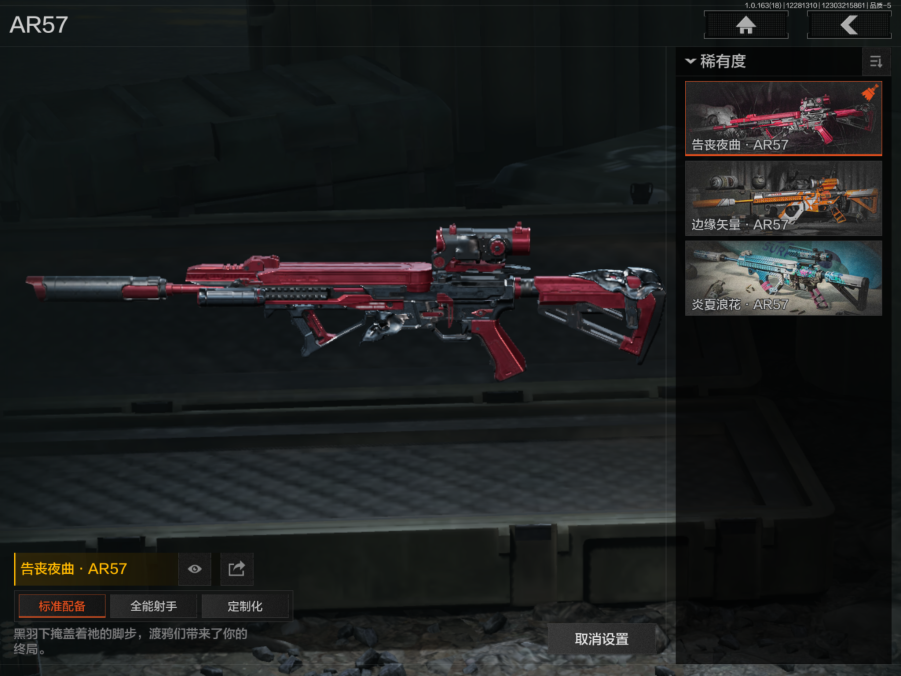Open the 全能射手 loadout tab
The width and height of the screenshot is (901, 676).
tap(153, 606)
